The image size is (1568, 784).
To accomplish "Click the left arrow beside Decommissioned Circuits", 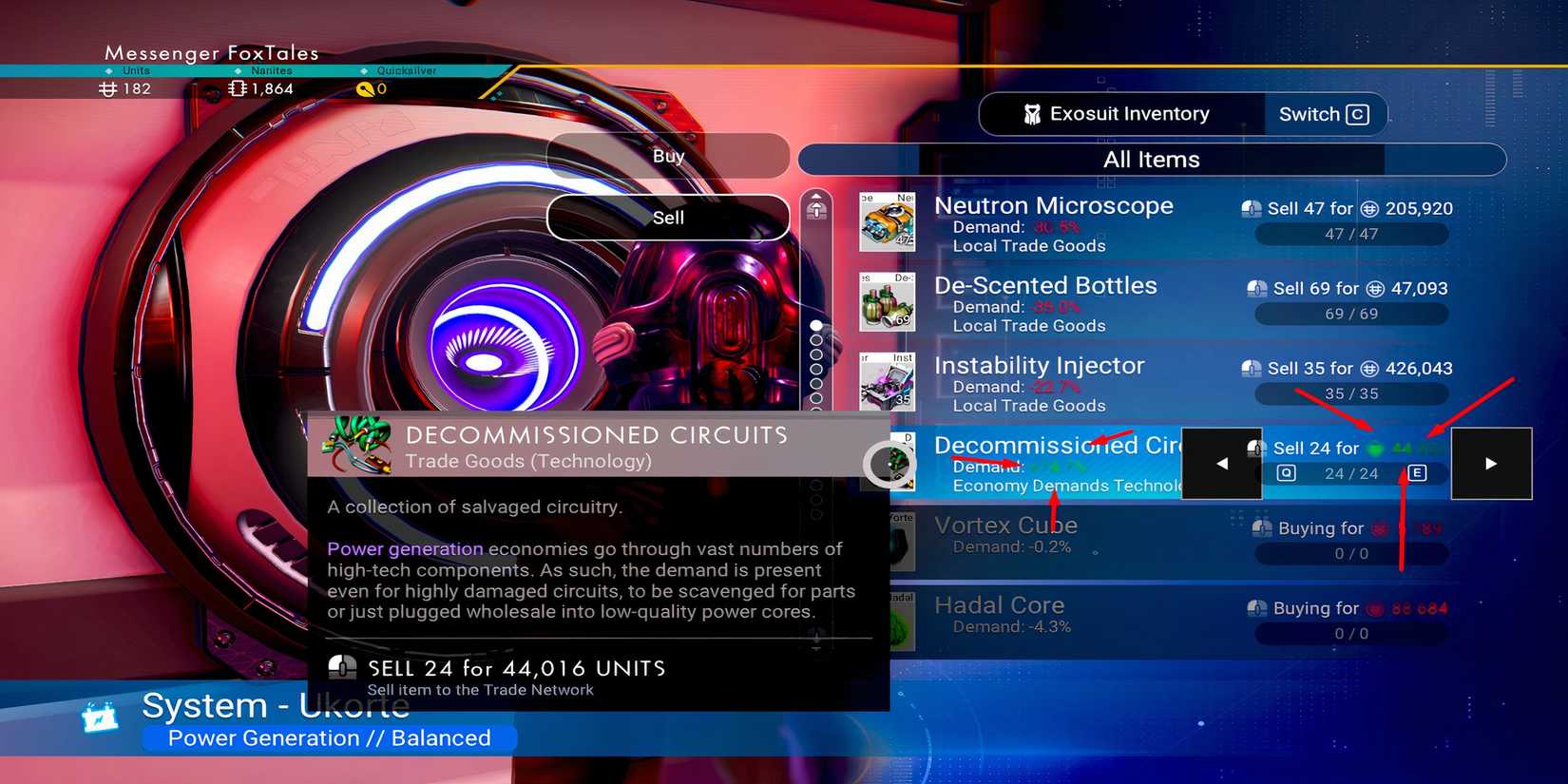I will coord(1221,463).
